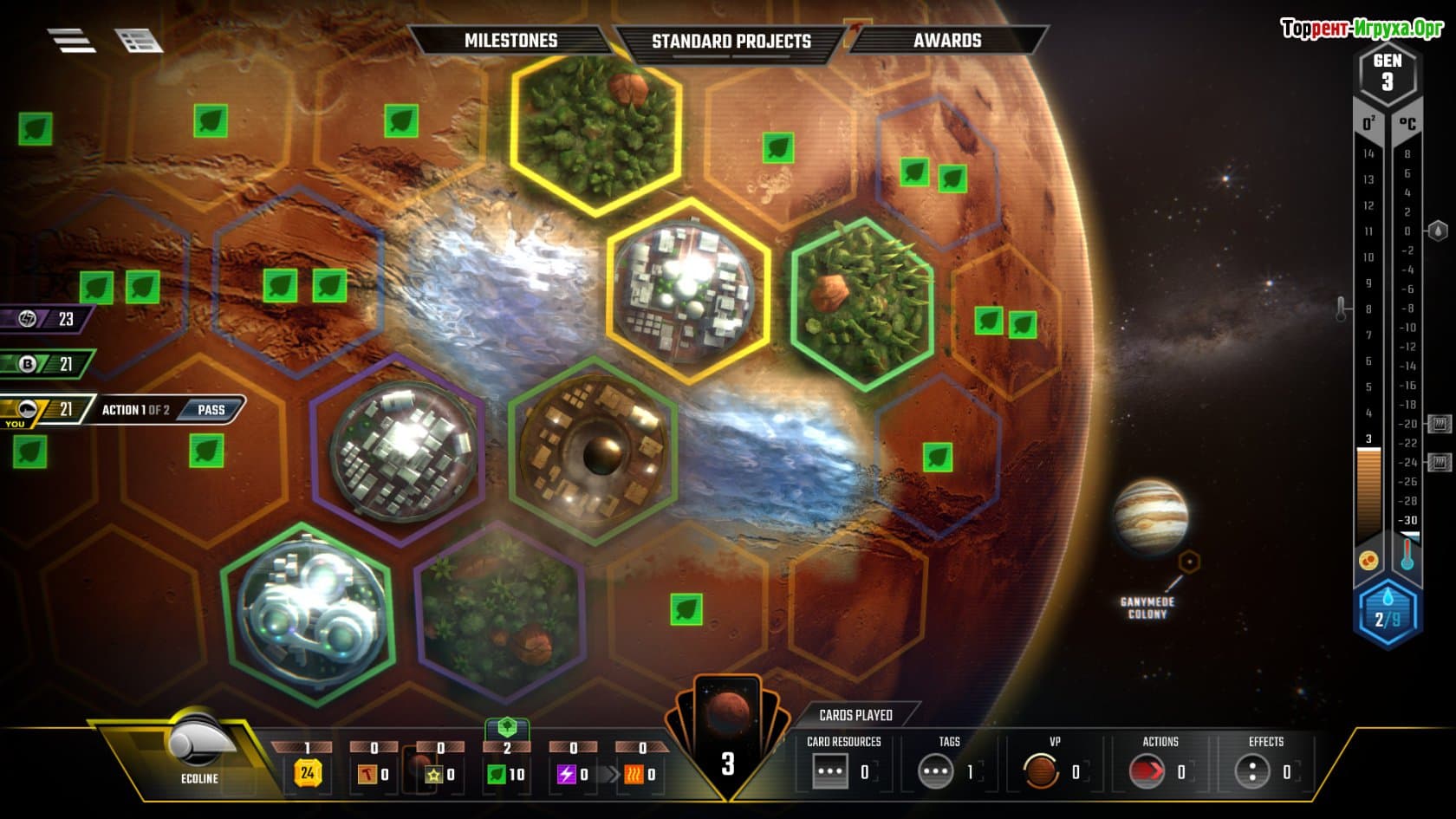
Task: Click the ocean tiles counter hexagon
Action: (1386, 614)
